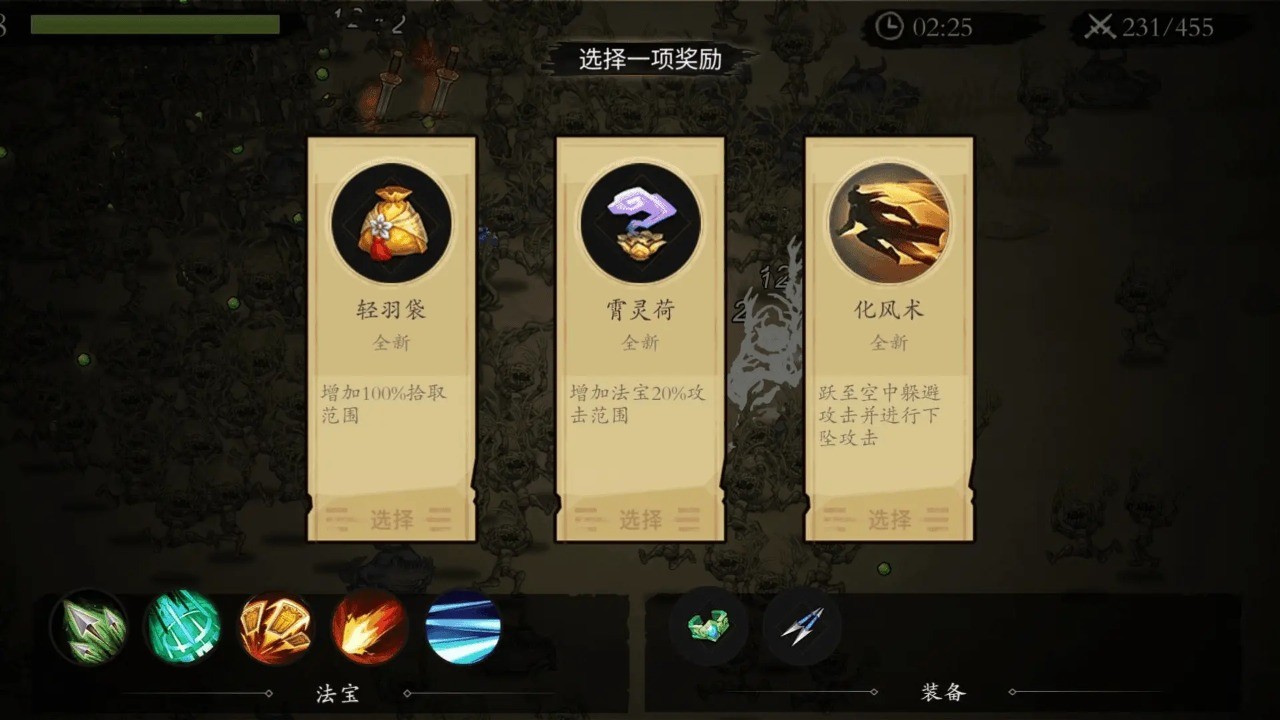Click the 选择一项奖励 title banner
This screenshot has width=1280, height=720.
click(x=641, y=60)
